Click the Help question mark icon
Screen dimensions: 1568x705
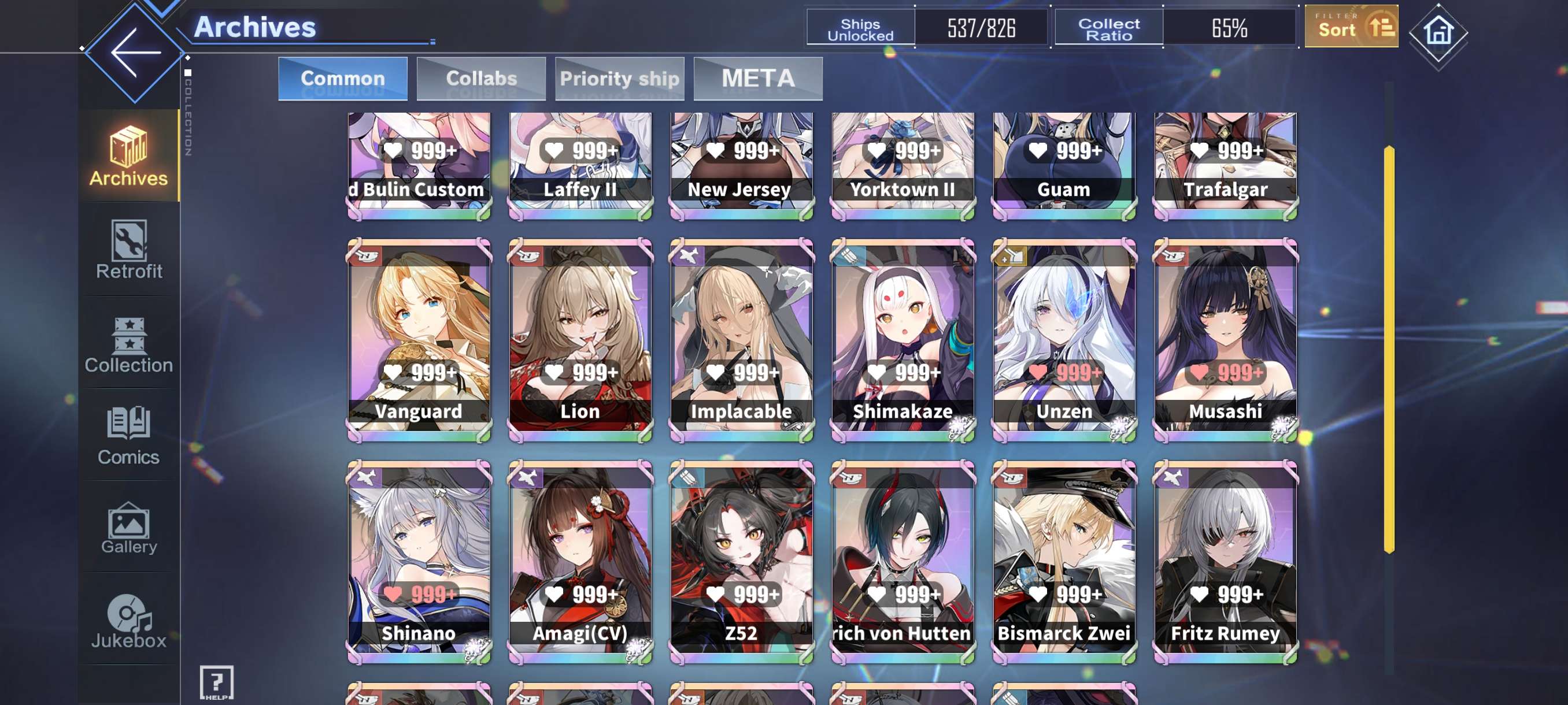[217, 682]
